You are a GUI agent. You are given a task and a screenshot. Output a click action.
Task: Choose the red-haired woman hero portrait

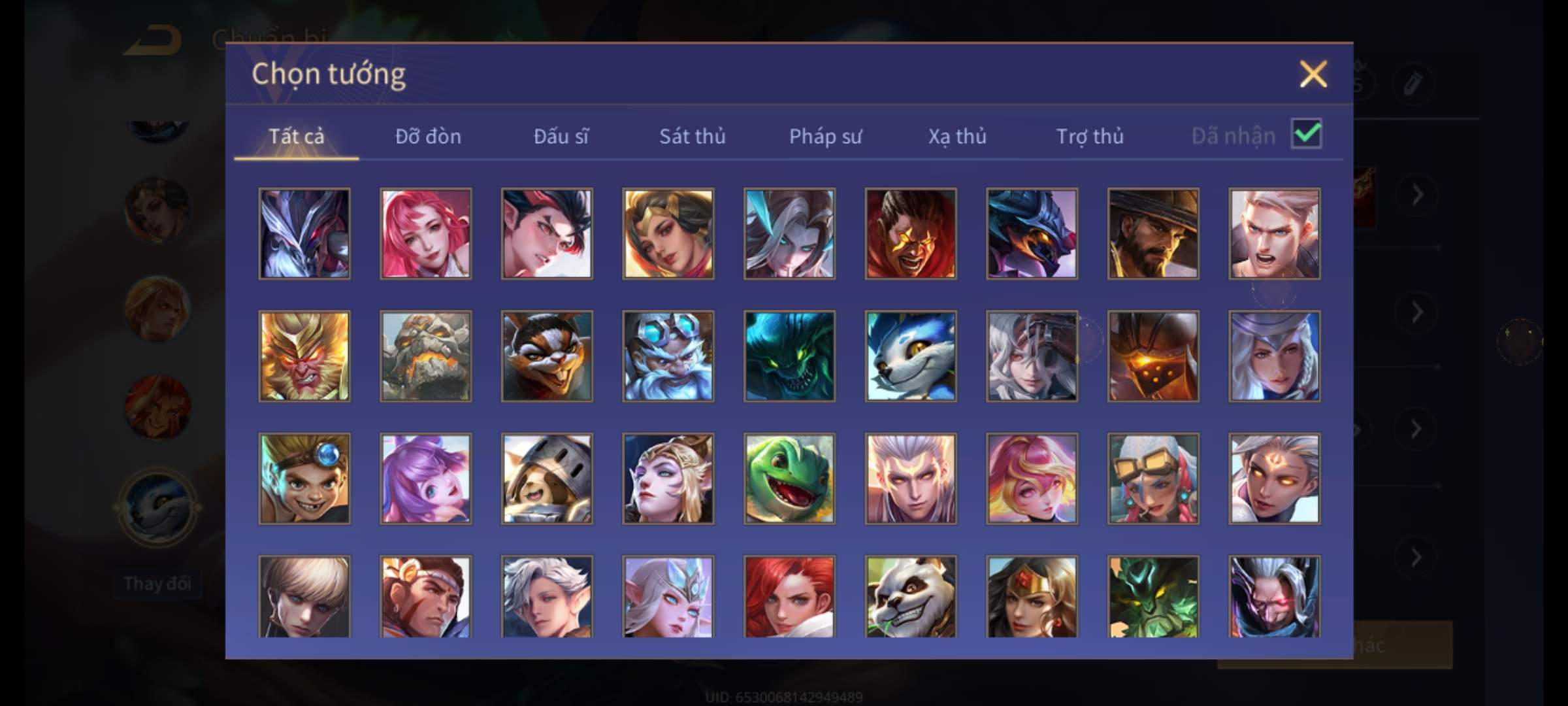tap(789, 596)
